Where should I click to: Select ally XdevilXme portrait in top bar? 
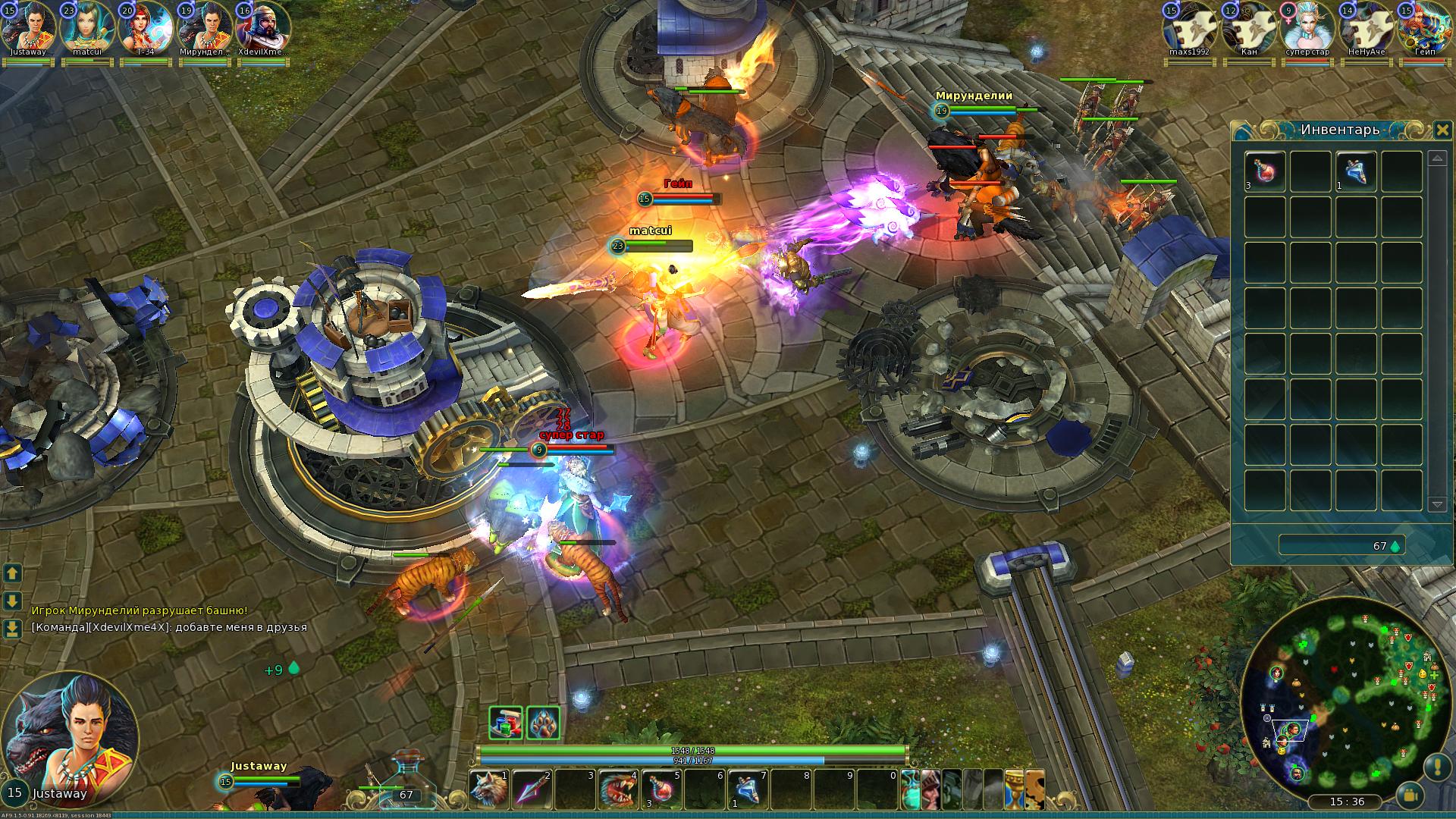point(262,27)
